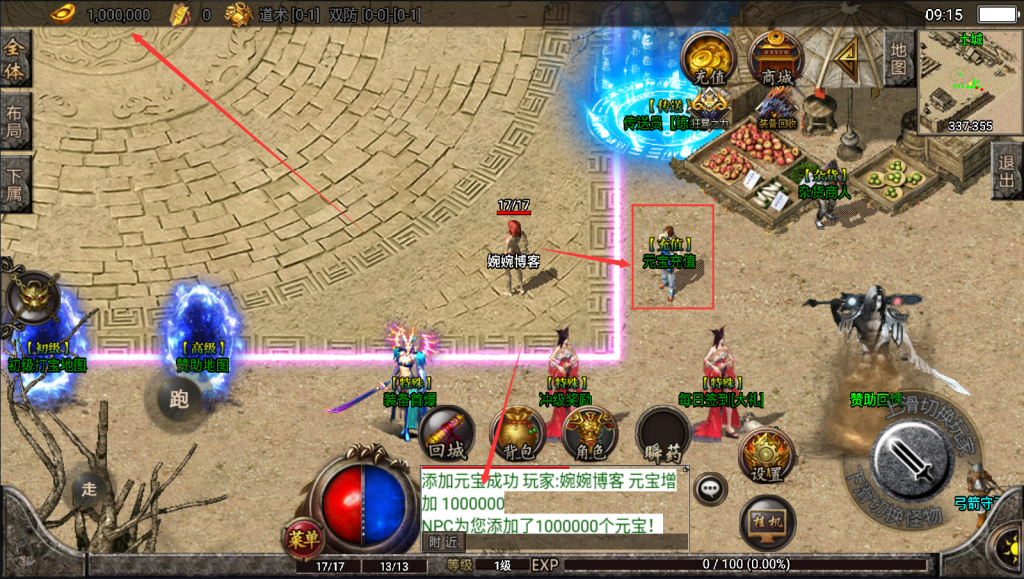Use the 回城 return-to-town button
This screenshot has height=579, width=1024.
point(446,434)
